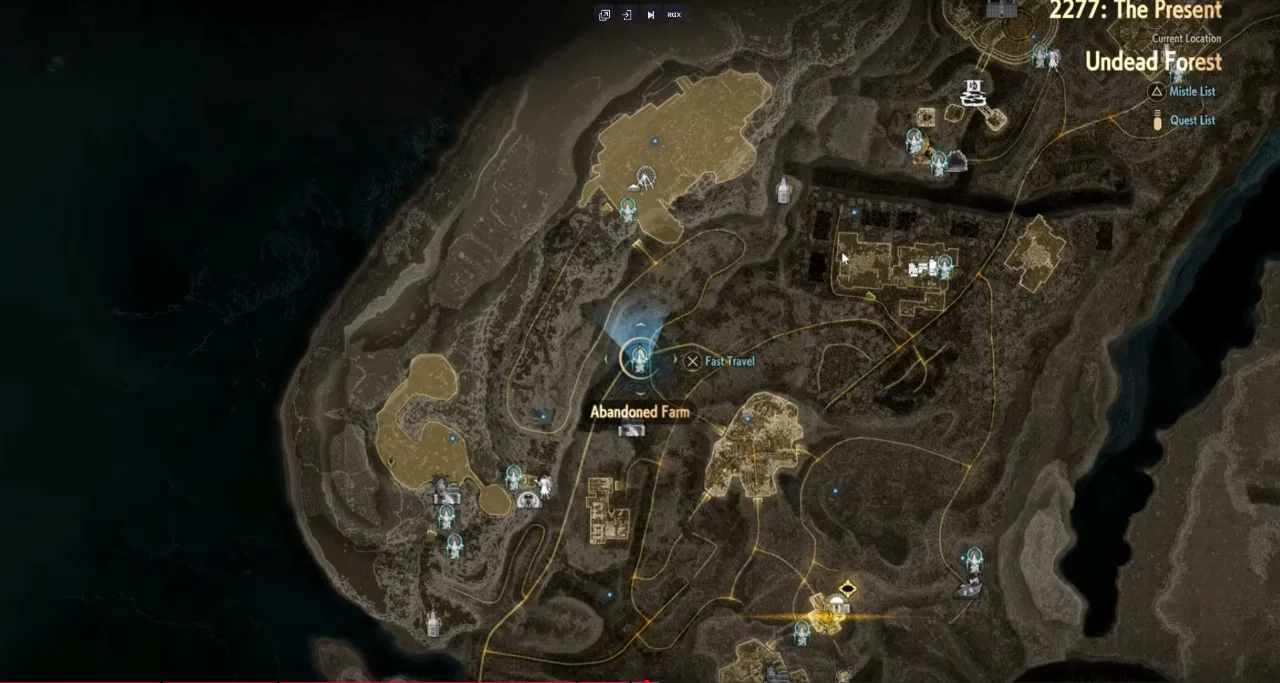Select the mistle marker below the Ferris wheel
Viewport: 1280px width, 683px height.
click(x=628, y=209)
